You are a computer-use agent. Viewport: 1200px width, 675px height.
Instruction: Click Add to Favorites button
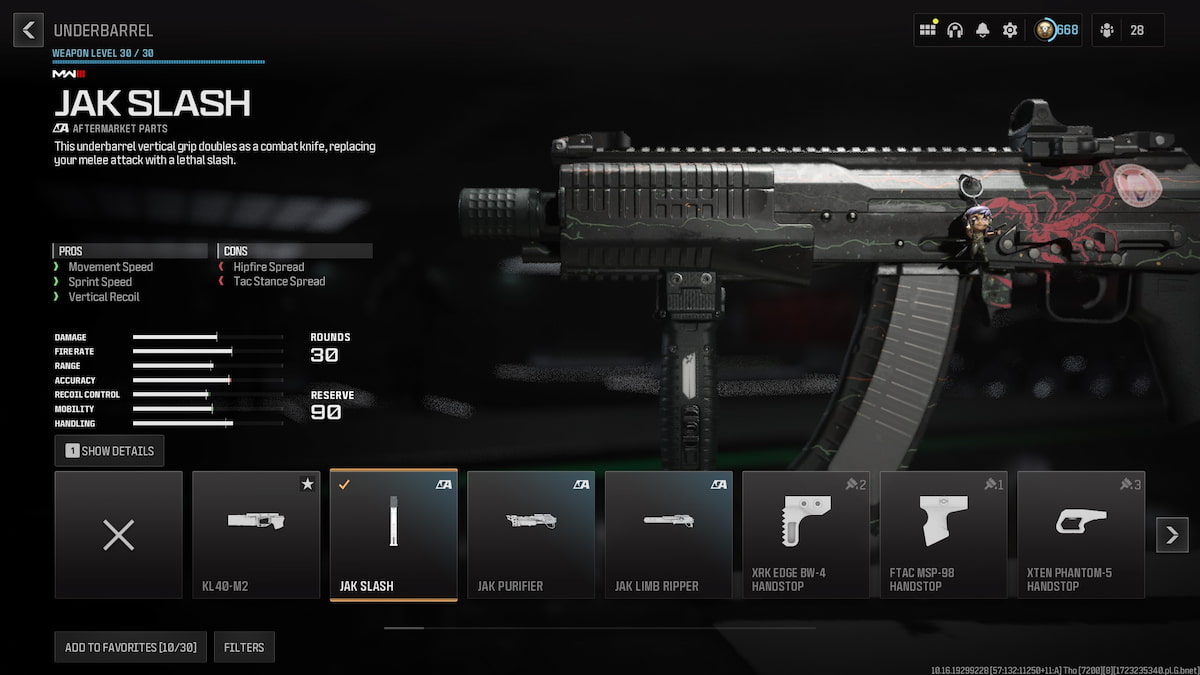click(x=131, y=647)
